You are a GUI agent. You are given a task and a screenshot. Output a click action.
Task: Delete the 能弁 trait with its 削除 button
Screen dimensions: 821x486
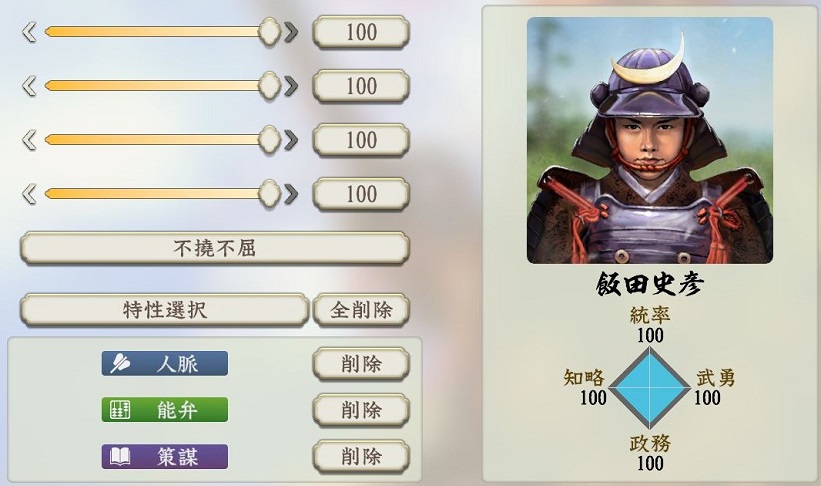pyautogui.click(x=361, y=410)
